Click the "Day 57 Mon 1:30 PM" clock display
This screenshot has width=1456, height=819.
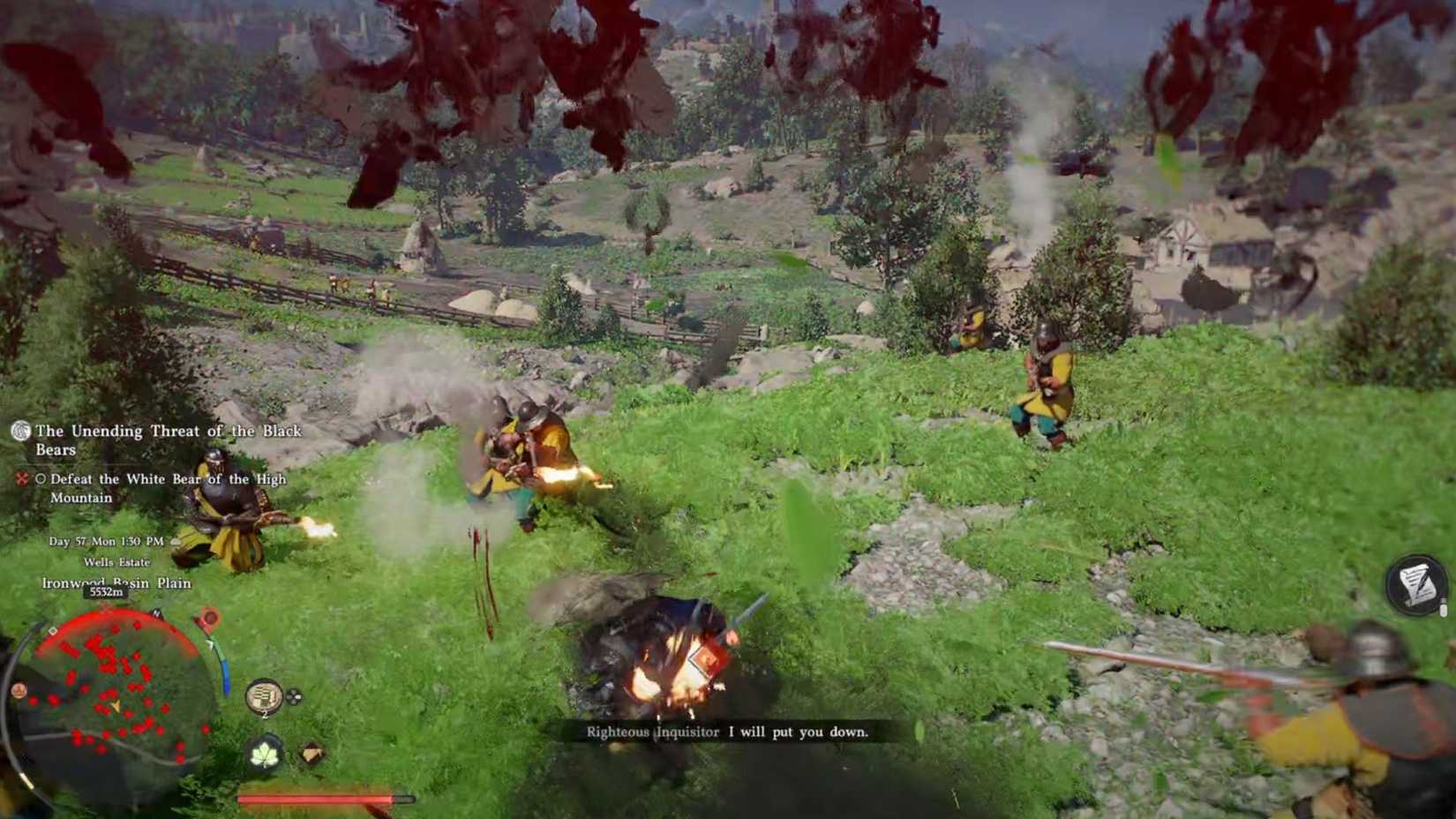(106, 541)
